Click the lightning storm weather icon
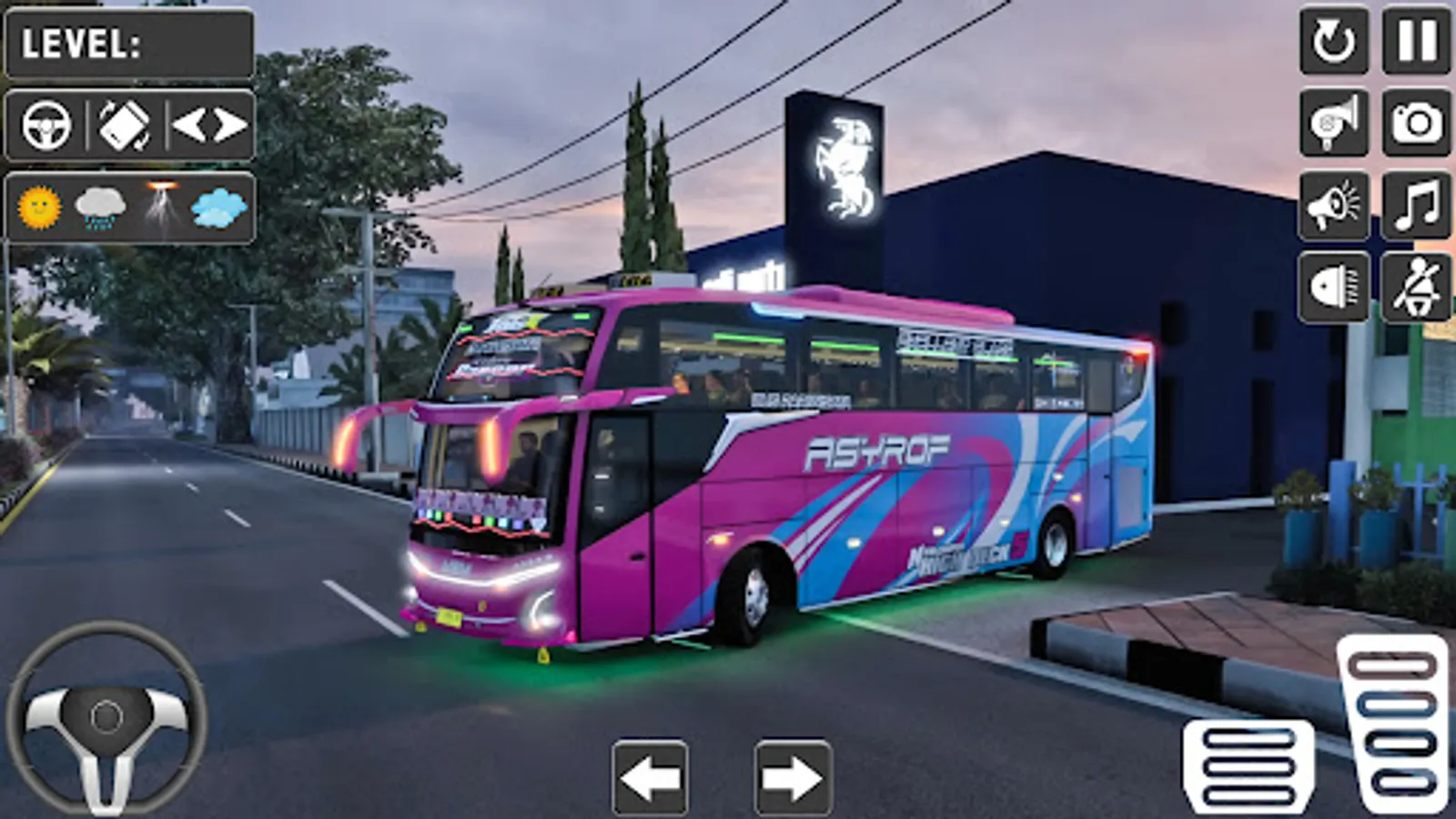The image size is (1456, 819). 160,207
